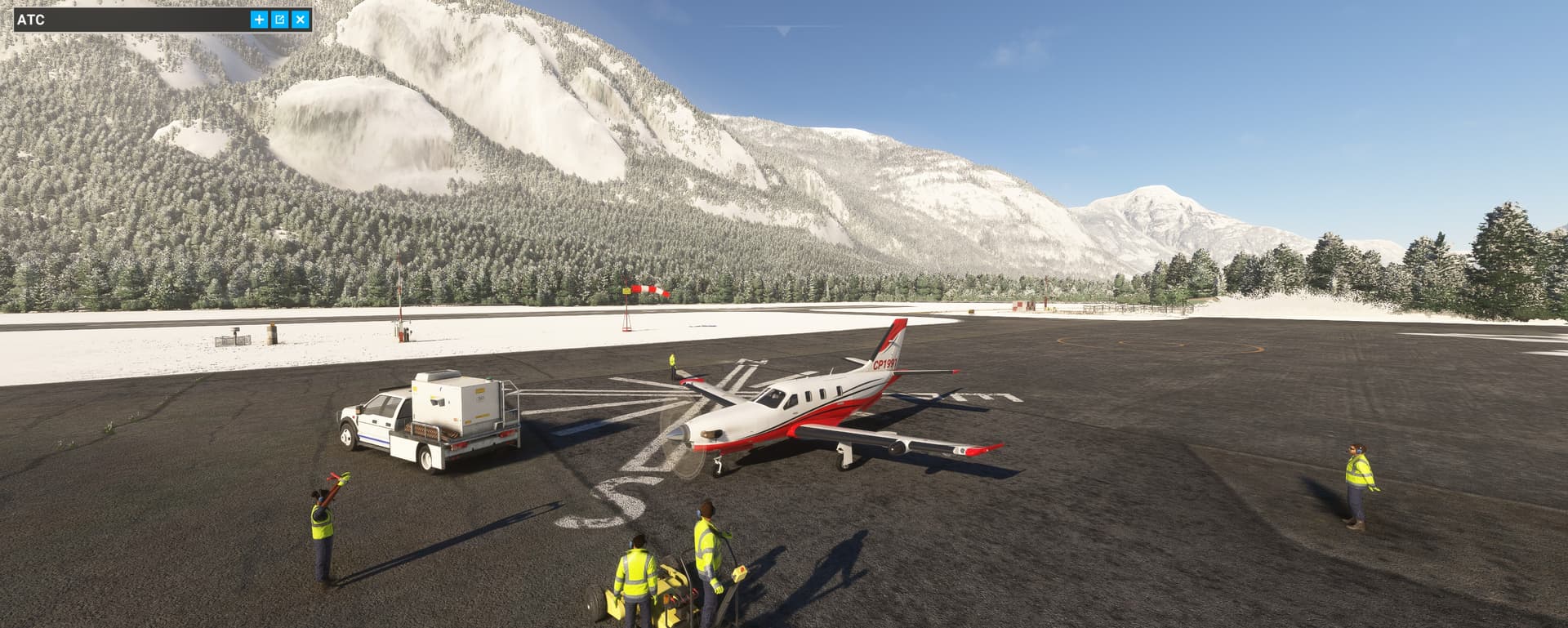This screenshot has height=628, width=1568.
Task: Open a new panel with the plus icon
Action: [258, 21]
